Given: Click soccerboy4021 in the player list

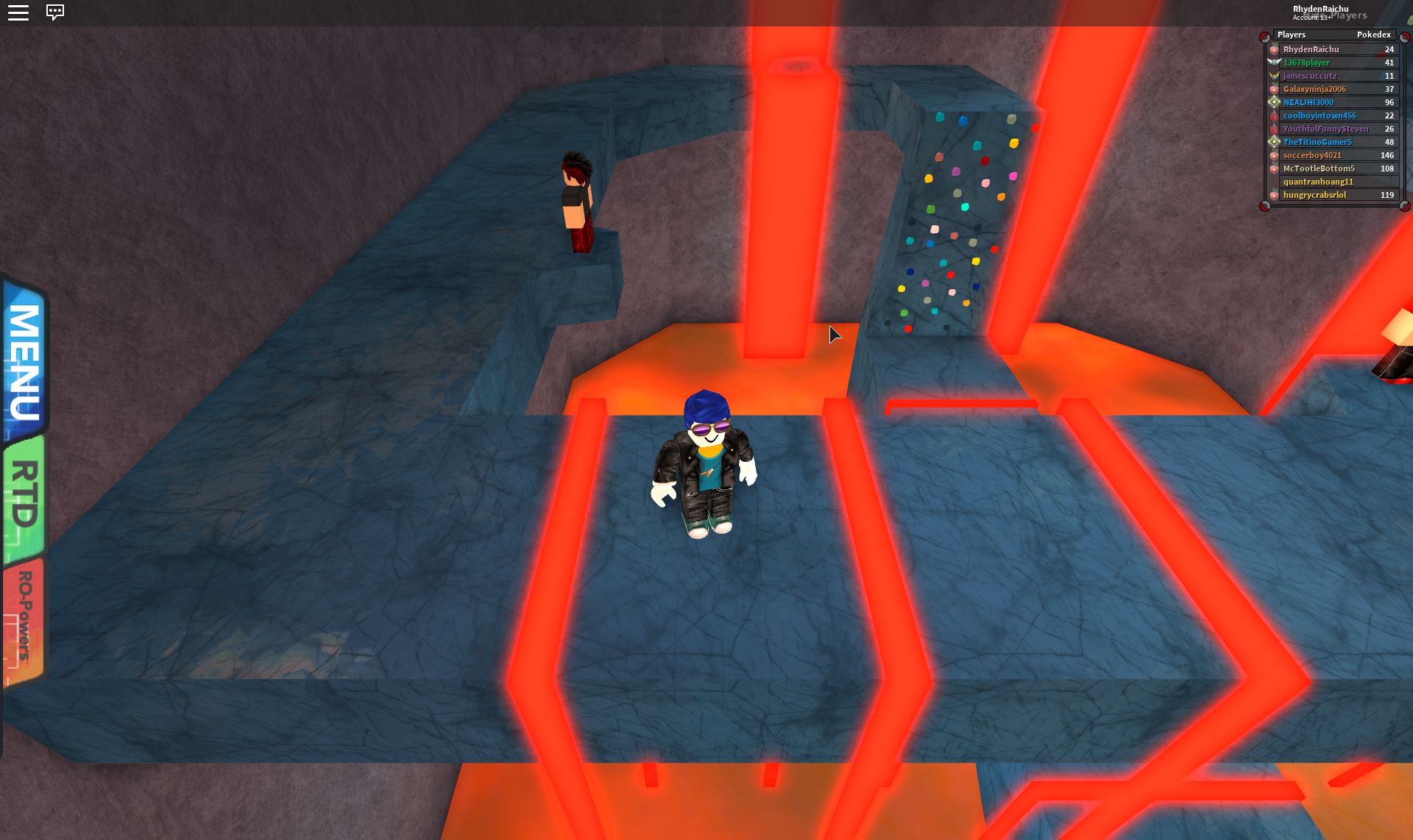Looking at the screenshot, I should point(1312,155).
